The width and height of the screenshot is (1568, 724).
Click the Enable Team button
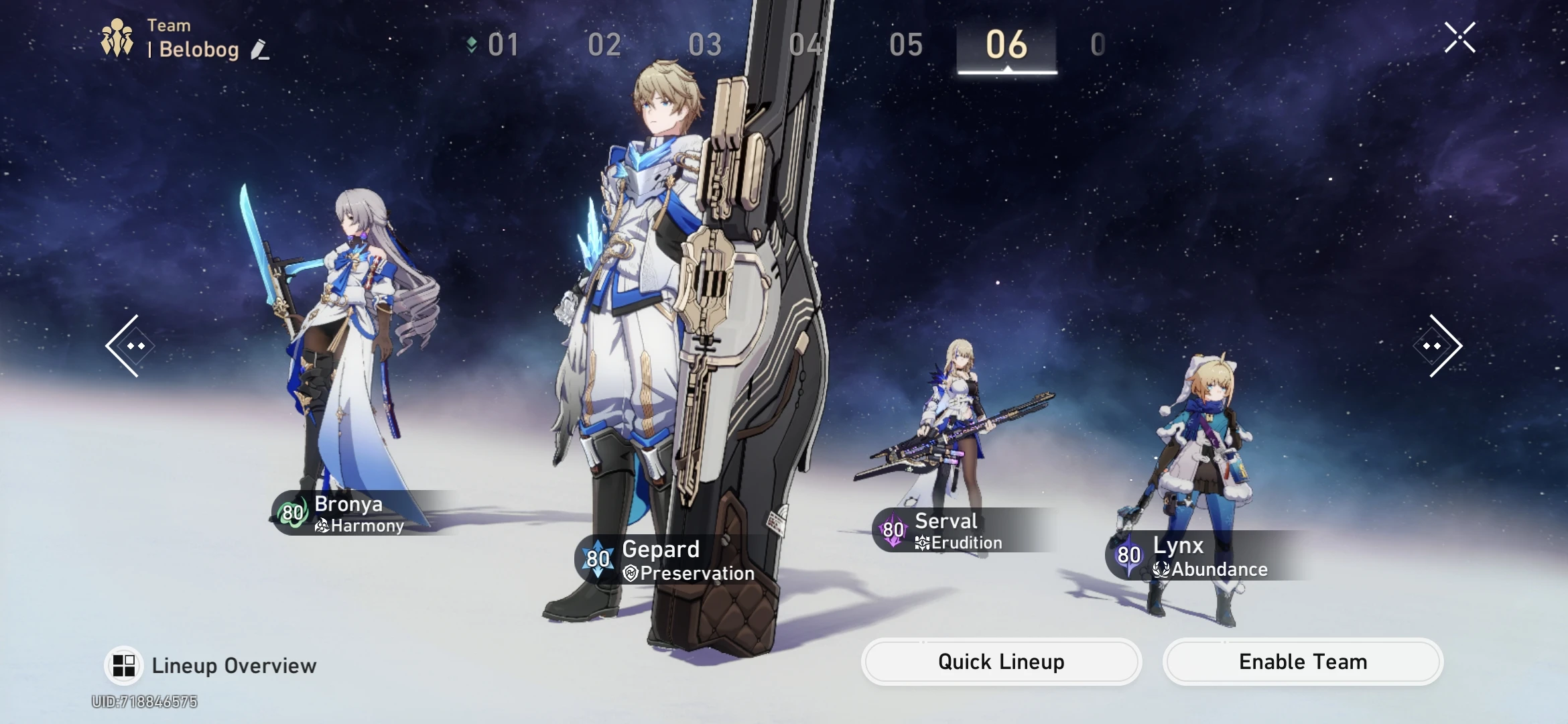point(1303,662)
